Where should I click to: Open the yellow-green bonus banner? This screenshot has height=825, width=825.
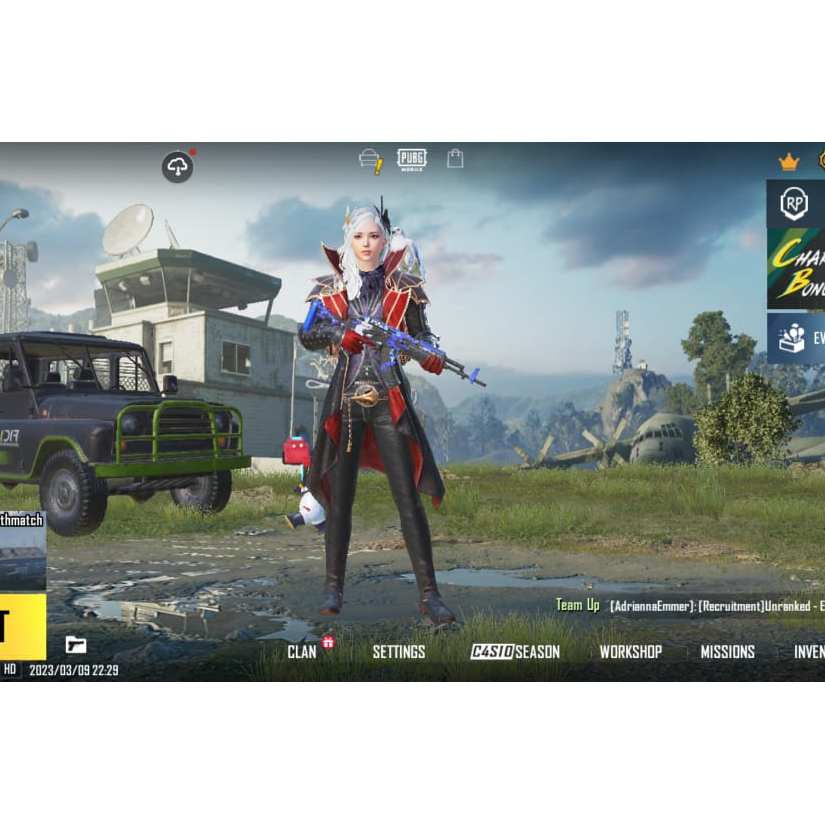tap(795, 268)
